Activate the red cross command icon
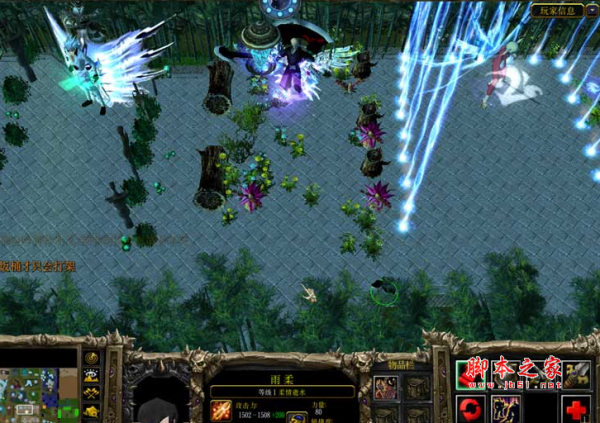Screen dimensions: 600x423 576,408
